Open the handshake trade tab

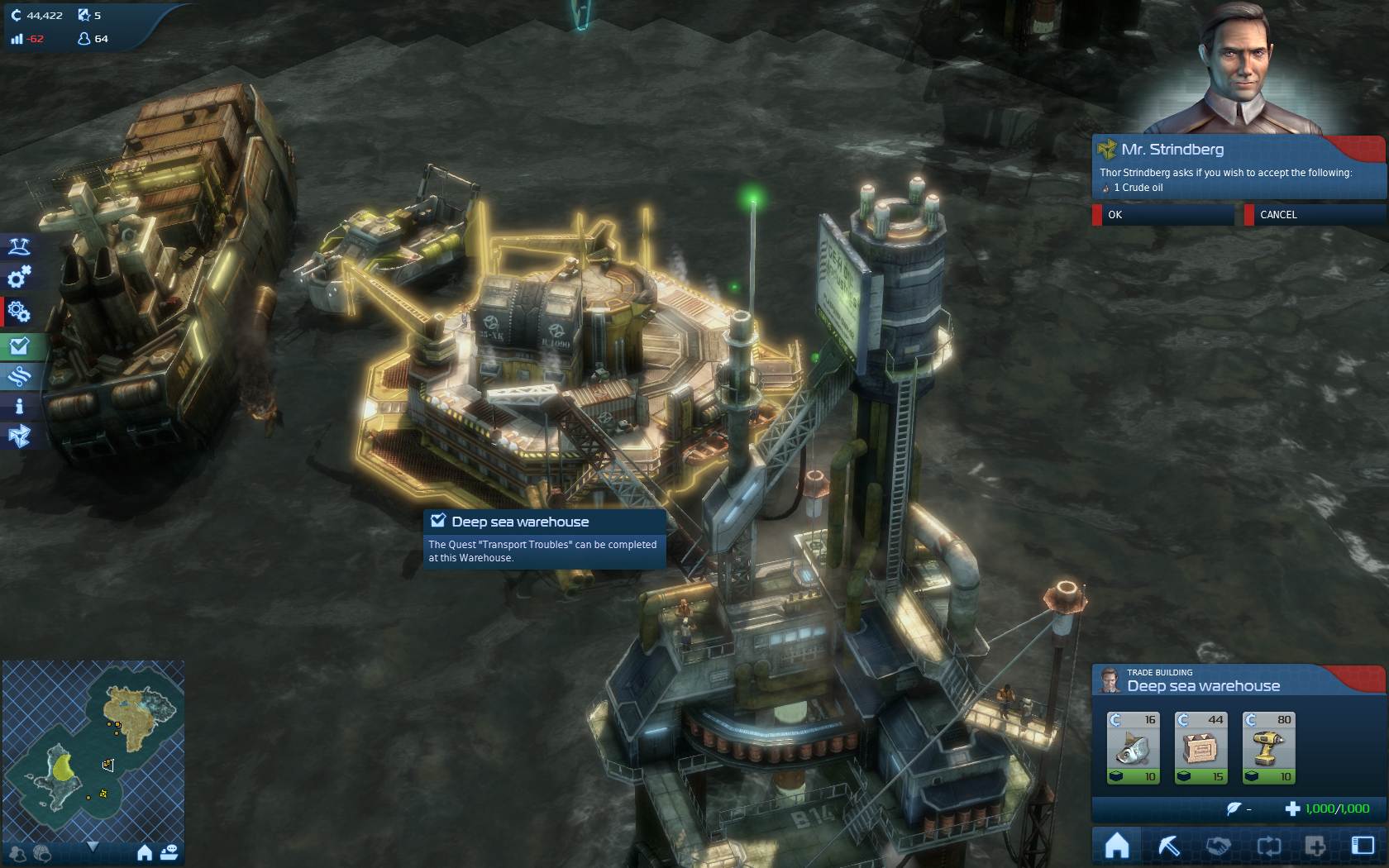point(1218,846)
